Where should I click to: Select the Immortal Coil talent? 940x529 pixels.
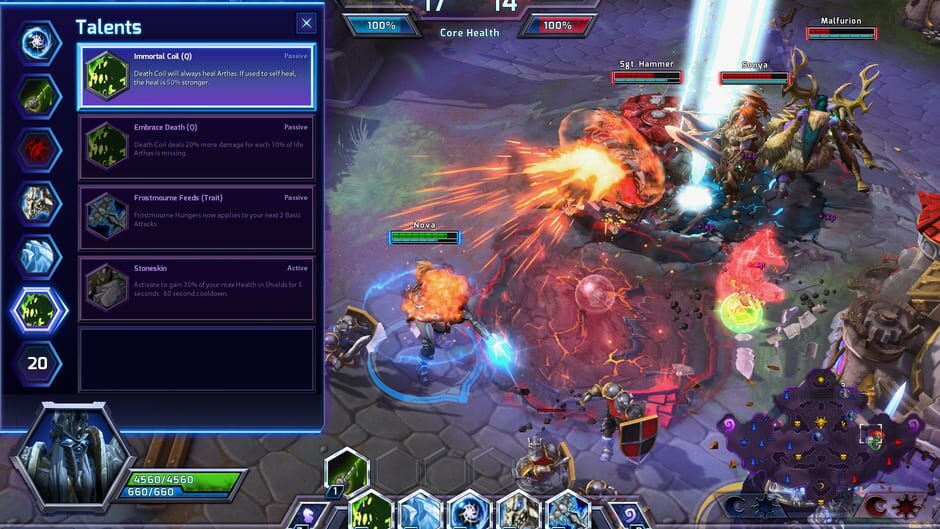click(x=197, y=76)
